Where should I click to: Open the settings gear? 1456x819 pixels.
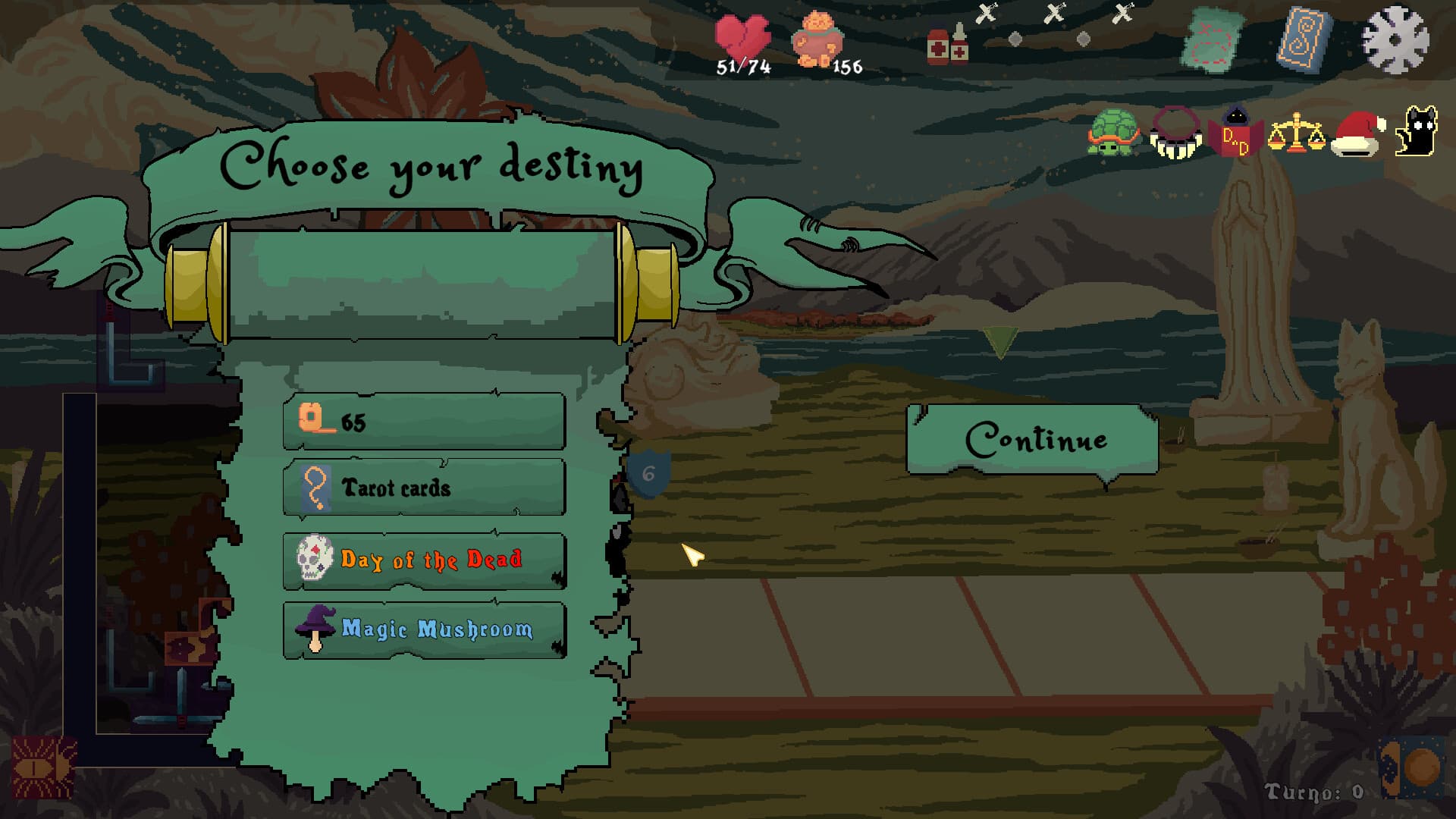1395,40
